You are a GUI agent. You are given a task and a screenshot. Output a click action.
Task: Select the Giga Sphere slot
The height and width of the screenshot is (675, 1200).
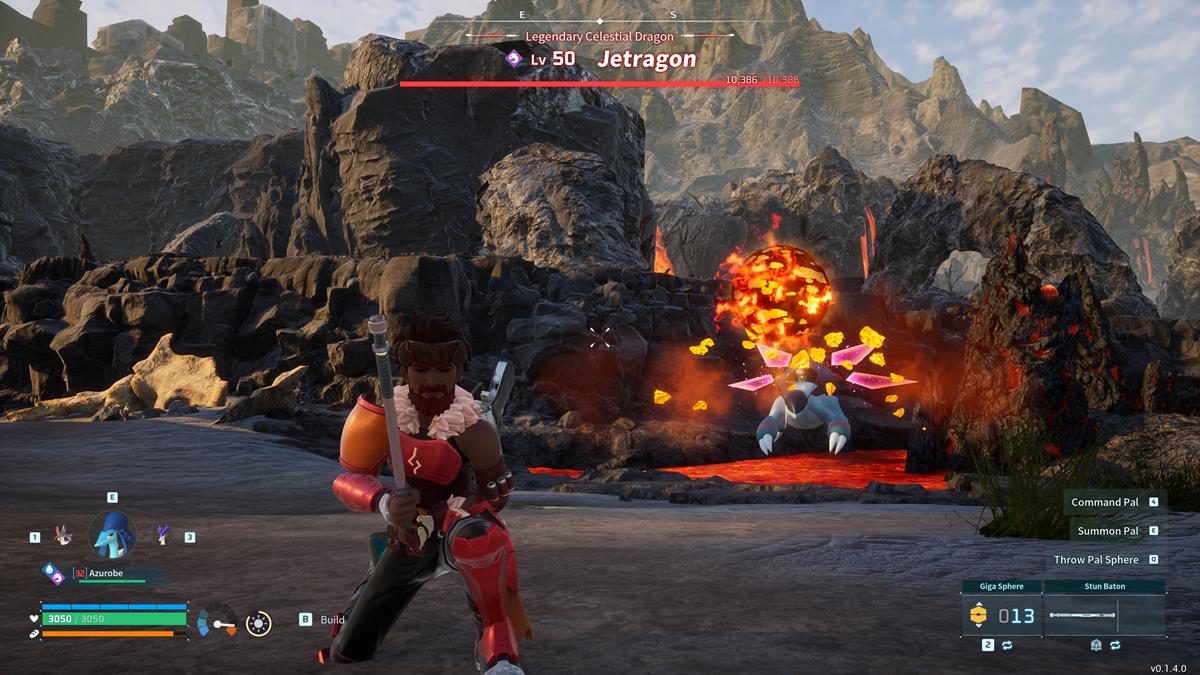[1001, 615]
